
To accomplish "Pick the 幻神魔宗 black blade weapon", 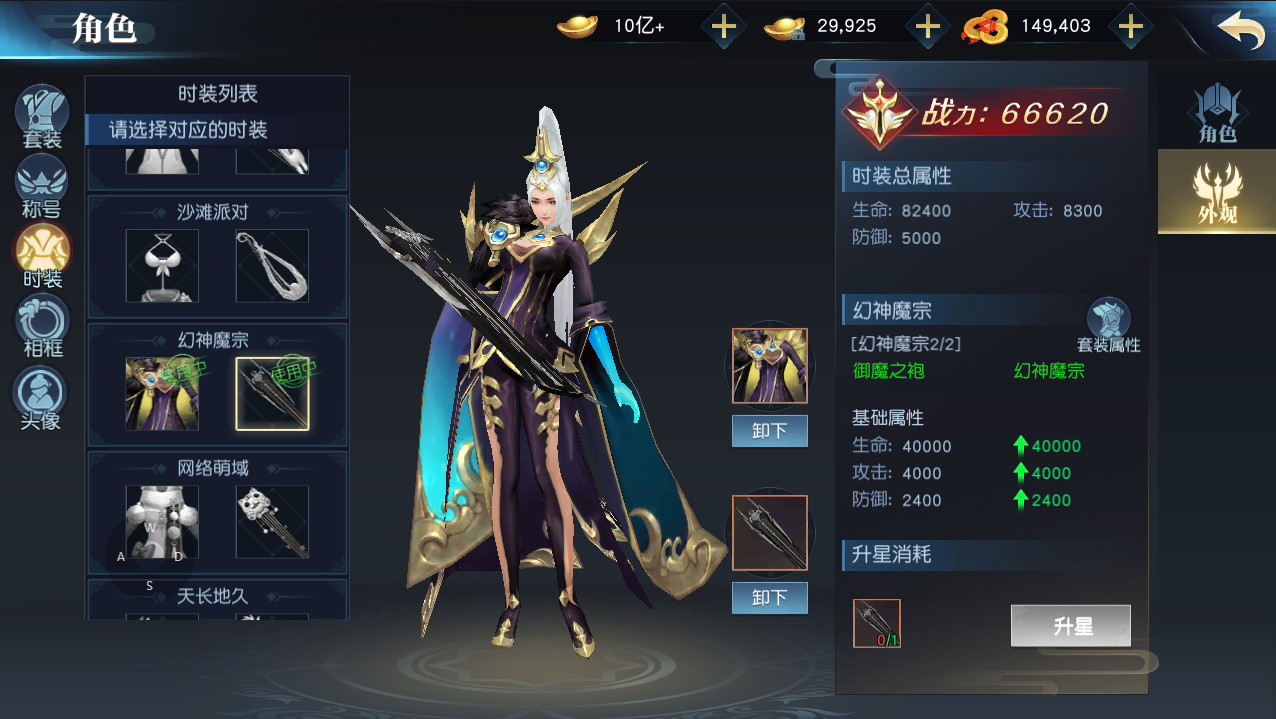I will pos(272,393).
